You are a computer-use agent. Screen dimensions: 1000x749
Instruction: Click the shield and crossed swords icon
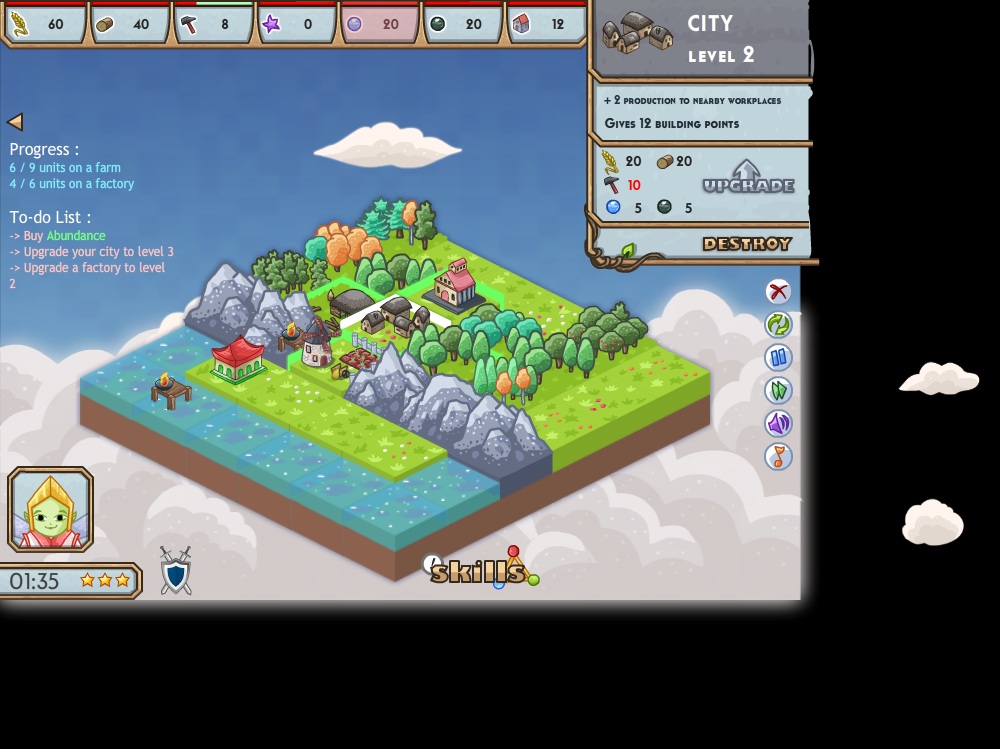pyautogui.click(x=176, y=571)
